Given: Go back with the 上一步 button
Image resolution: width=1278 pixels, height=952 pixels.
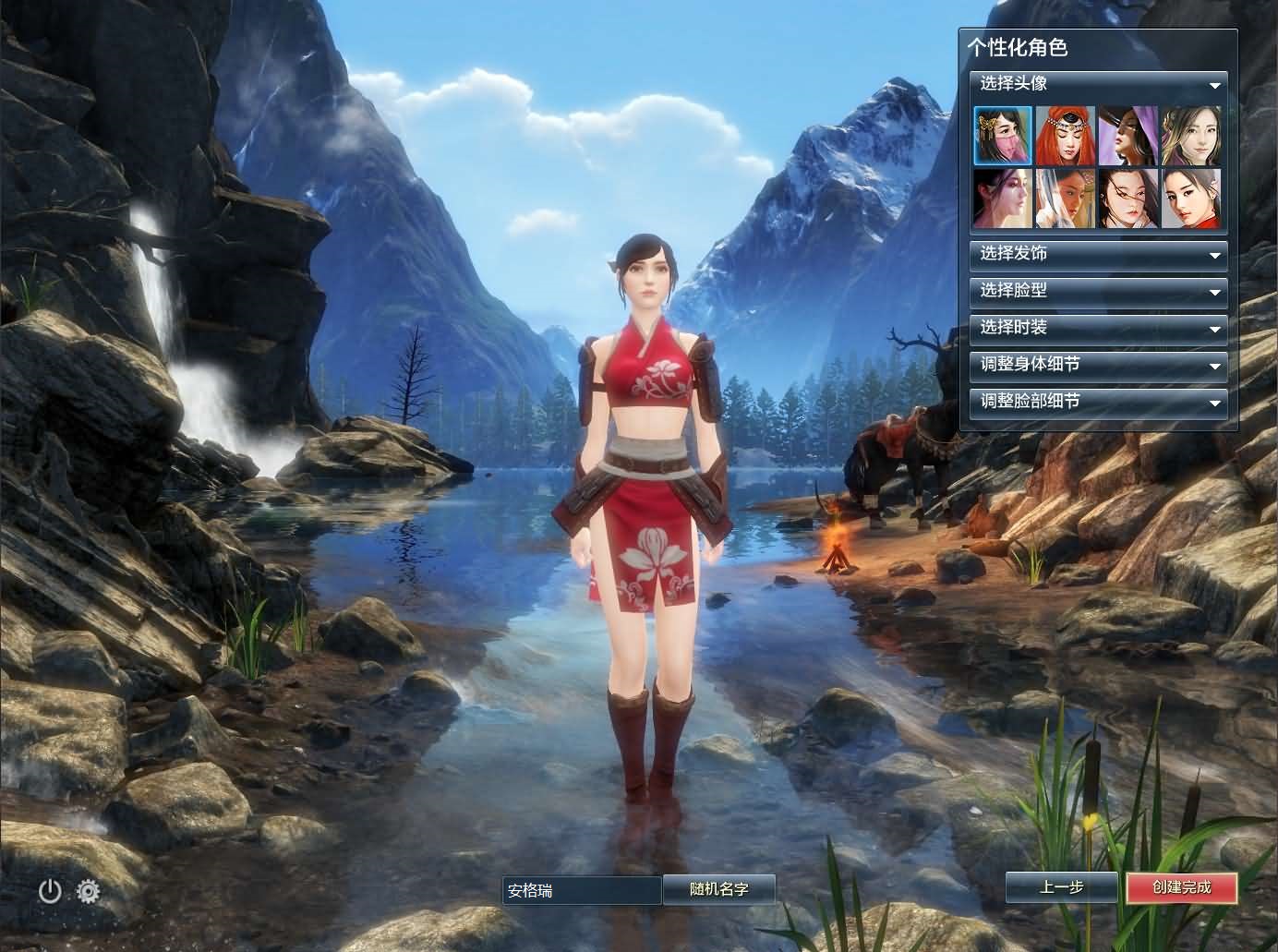Looking at the screenshot, I should [1062, 887].
